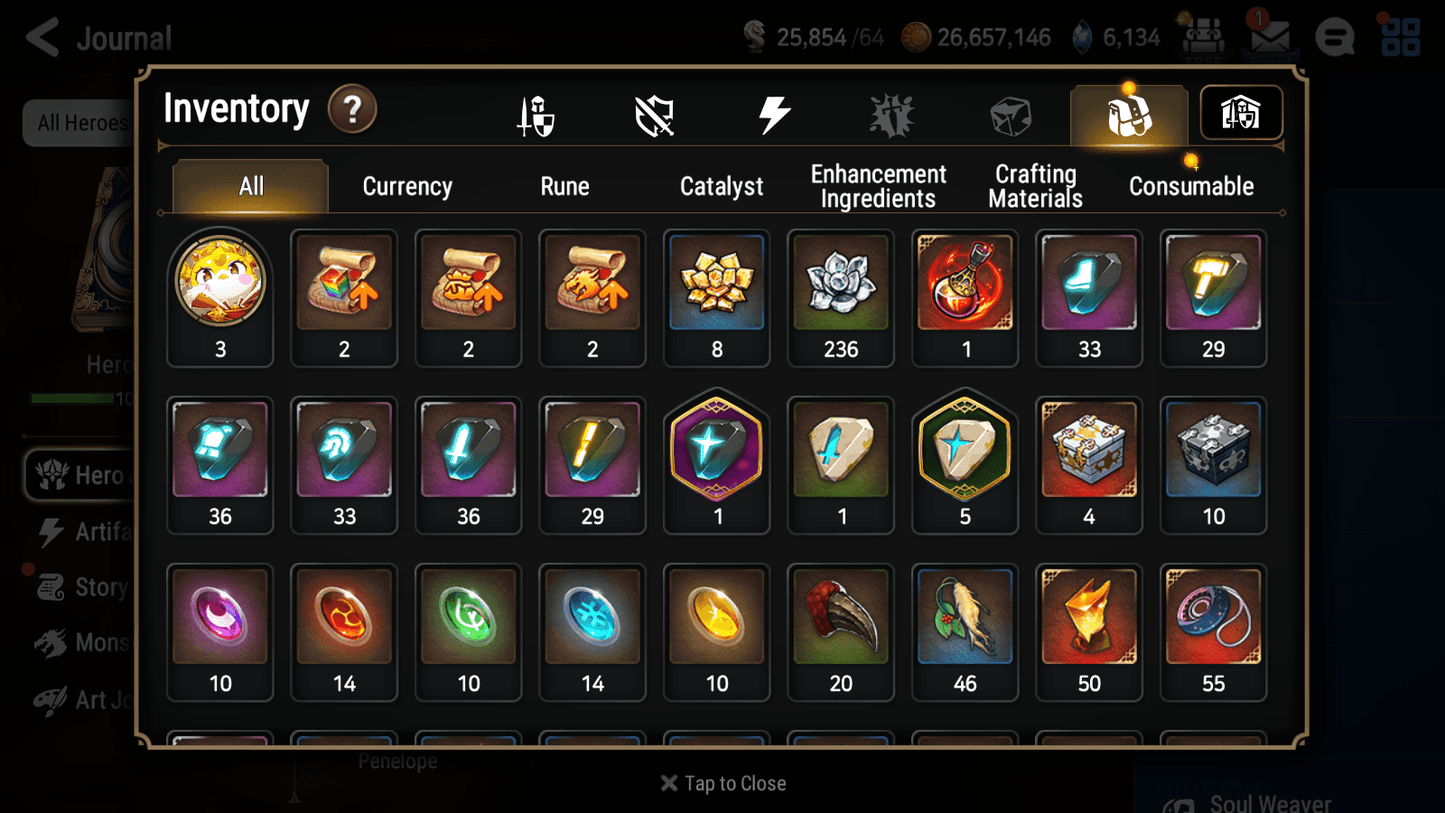This screenshot has height=813, width=1445.
Task: Select the Catalyst tab
Action: (722, 186)
